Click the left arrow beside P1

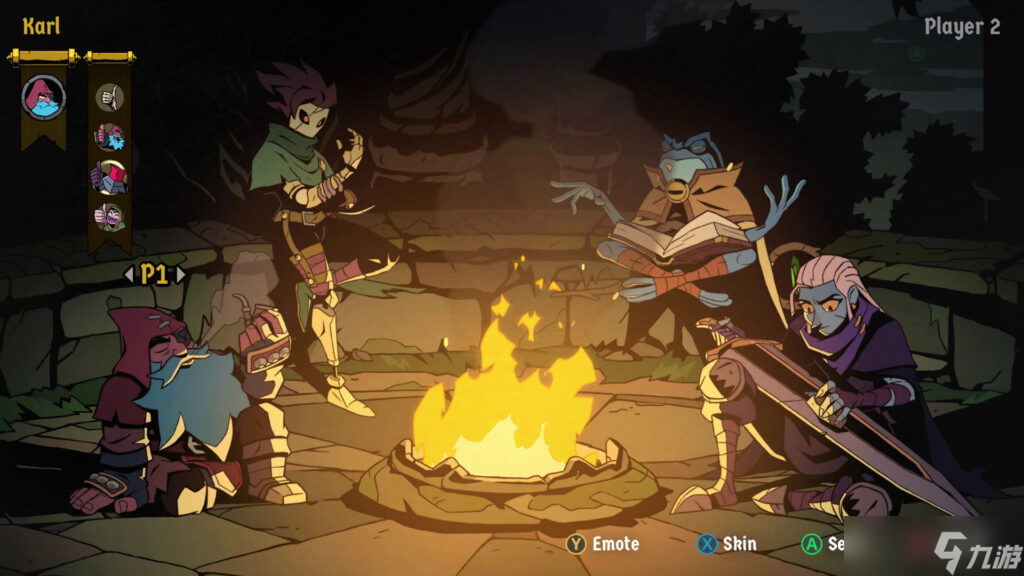[128, 274]
